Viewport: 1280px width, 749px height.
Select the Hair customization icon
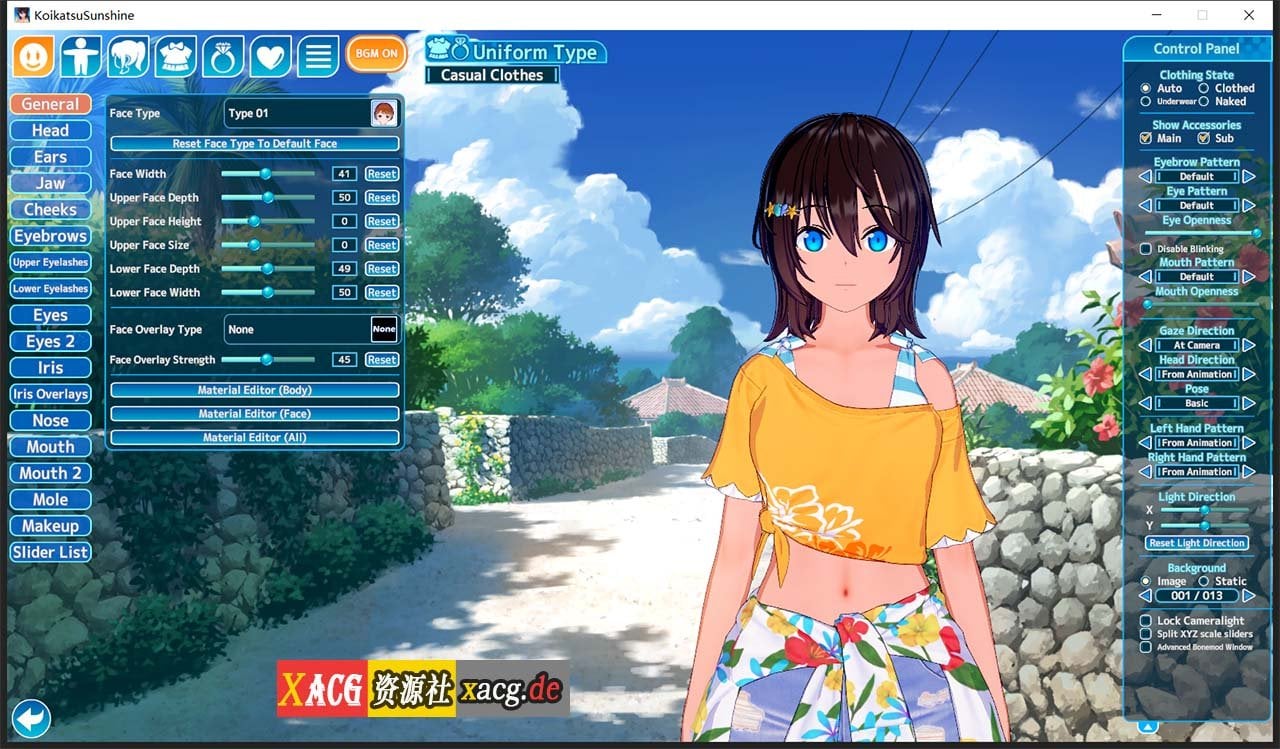click(128, 55)
